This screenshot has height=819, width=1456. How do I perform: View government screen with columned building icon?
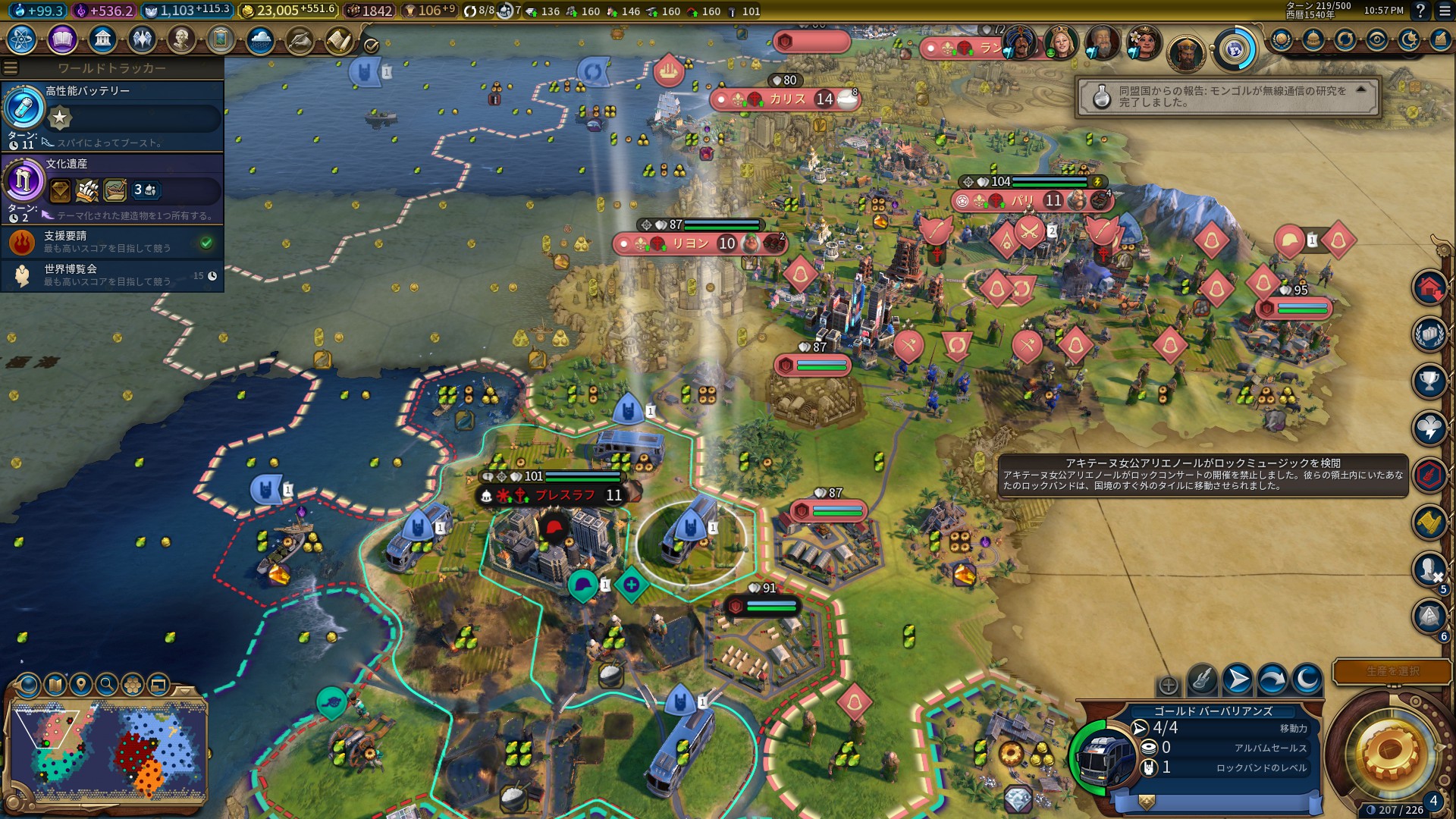[x=102, y=39]
